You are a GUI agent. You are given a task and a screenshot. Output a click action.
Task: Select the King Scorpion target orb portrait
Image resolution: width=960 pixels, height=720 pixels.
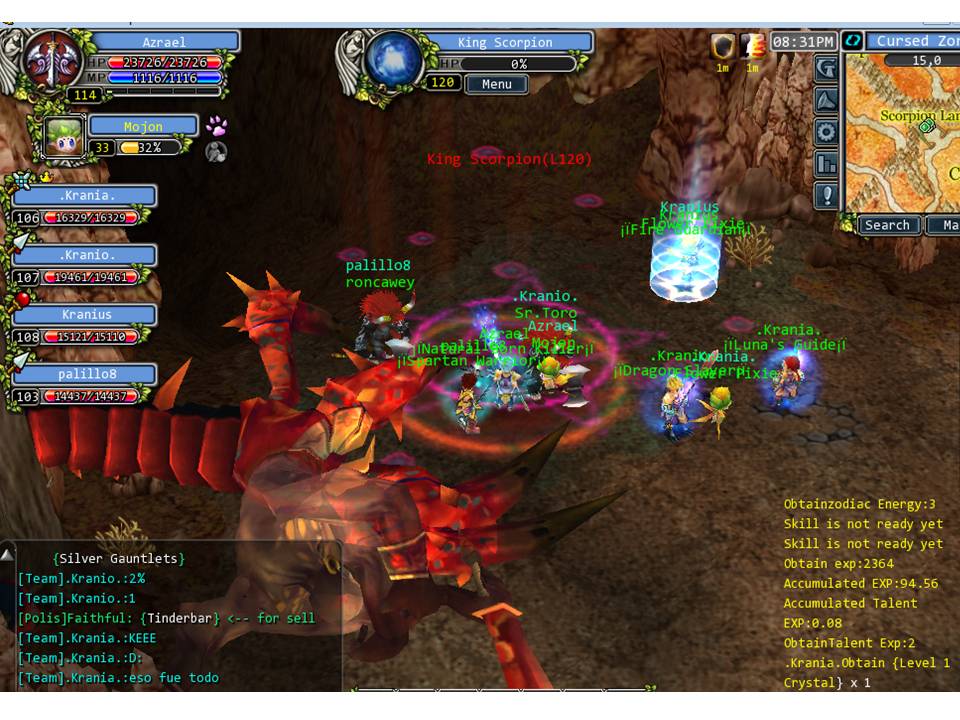(x=393, y=60)
